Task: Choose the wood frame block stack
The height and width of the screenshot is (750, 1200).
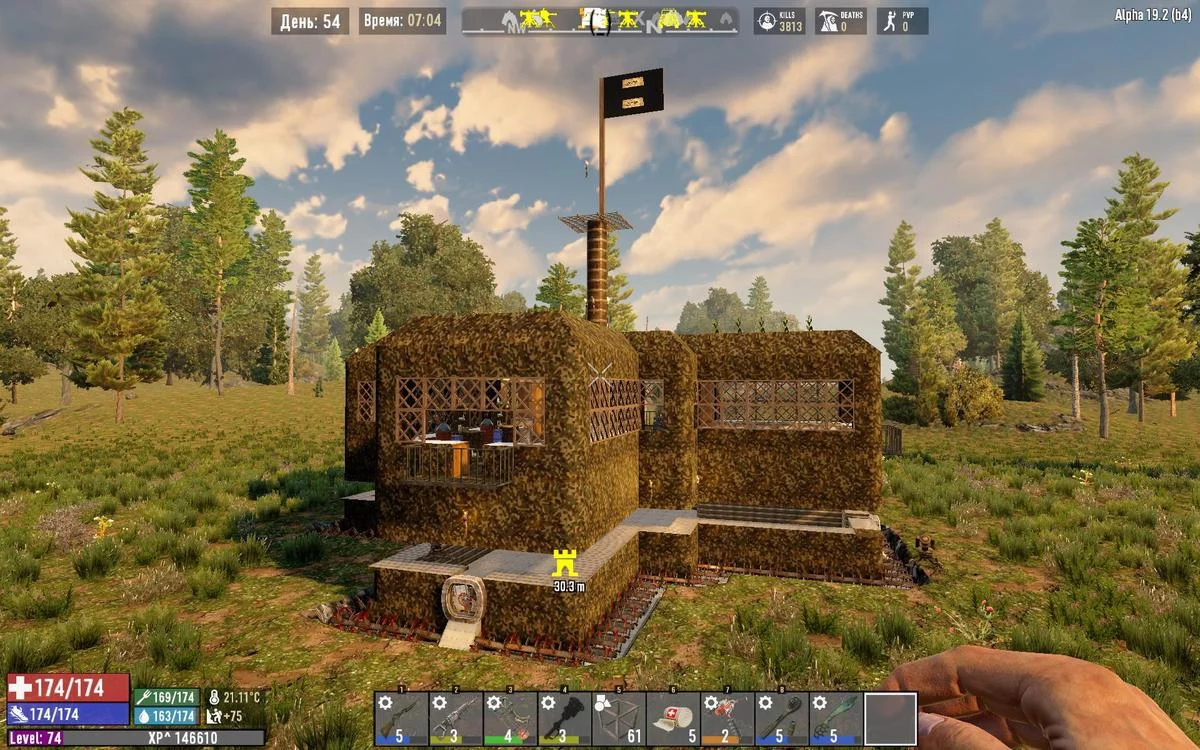Action: pos(618,718)
